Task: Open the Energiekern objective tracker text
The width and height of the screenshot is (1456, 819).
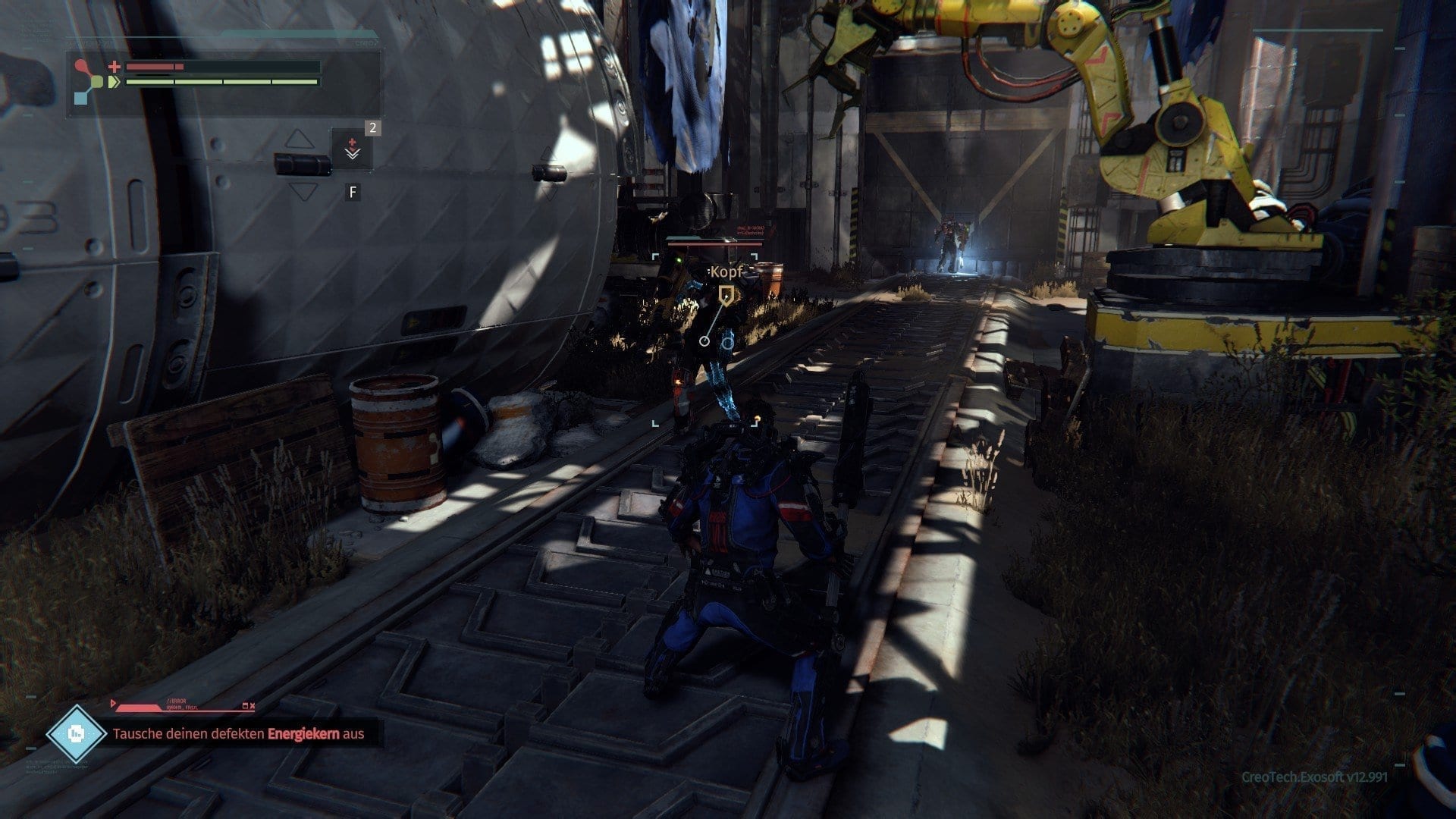Action: click(x=238, y=734)
